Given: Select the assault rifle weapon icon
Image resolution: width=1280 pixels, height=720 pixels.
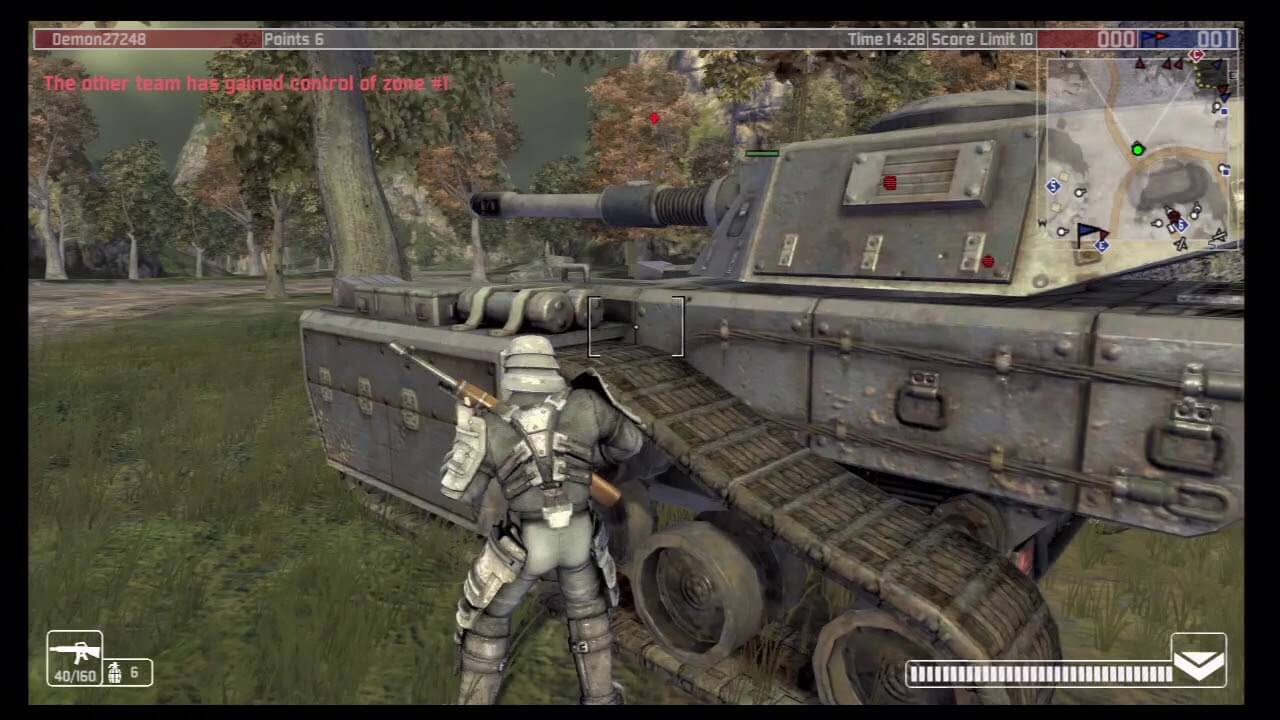Looking at the screenshot, I should click(x=74, y=652).
